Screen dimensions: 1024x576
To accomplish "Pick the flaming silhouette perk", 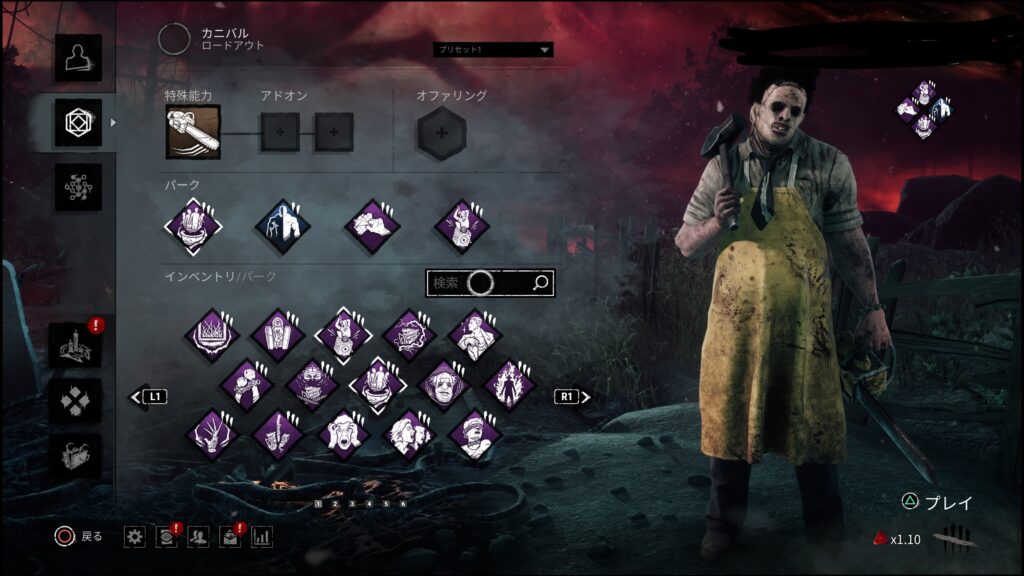I will pos(509,384).
